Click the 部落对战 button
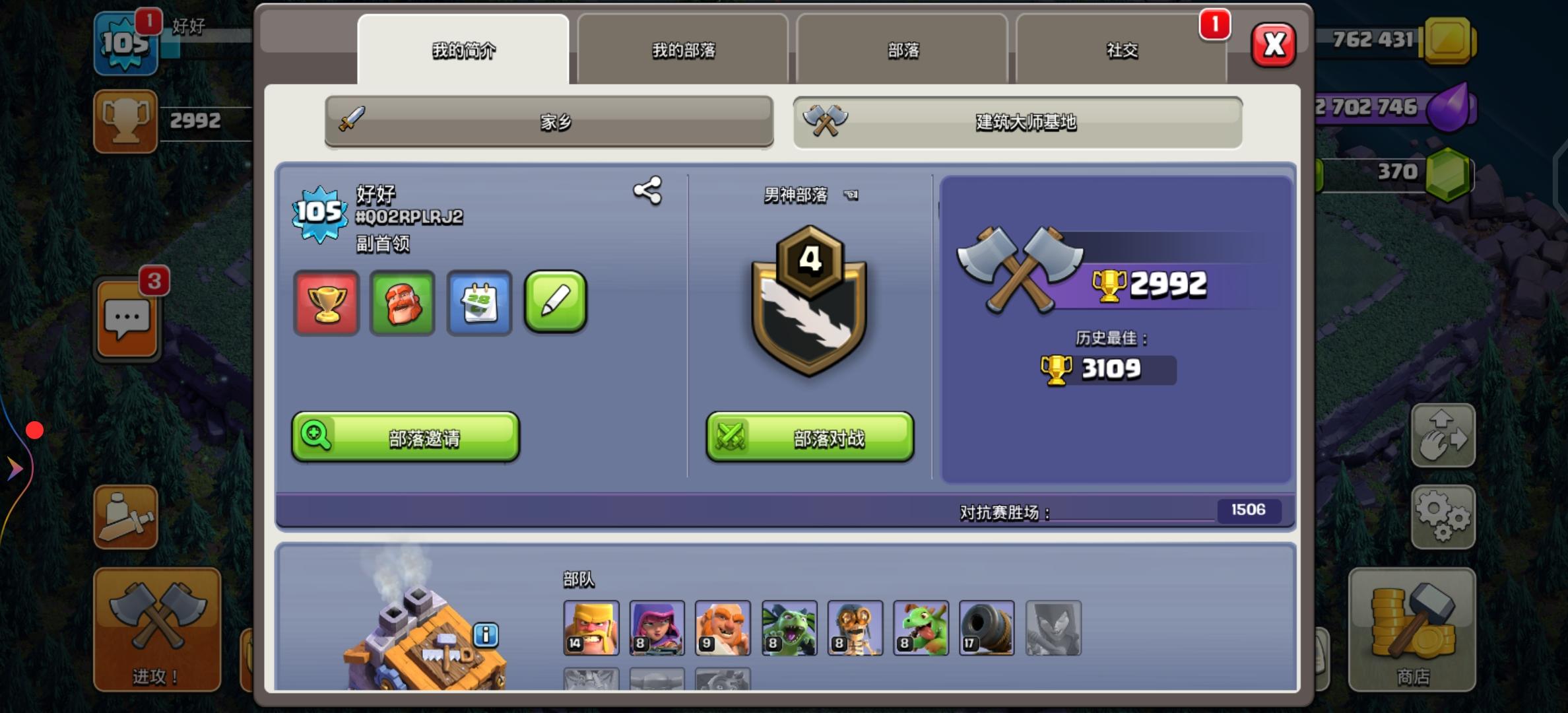Viewport: 1568px width, 713px height. coord(810,437)
